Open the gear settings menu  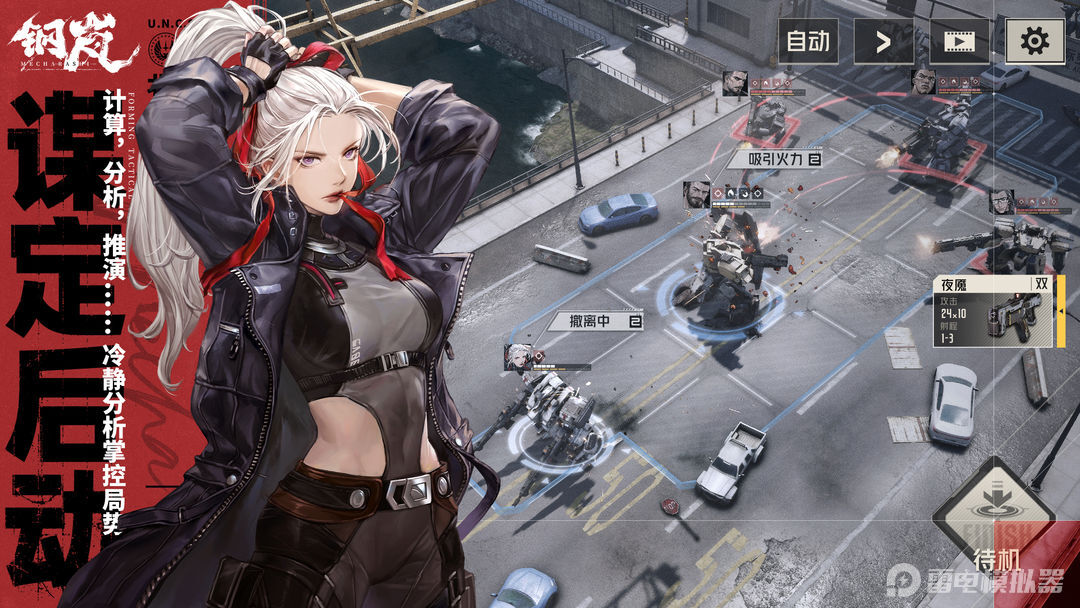(x=1034, y=41)
